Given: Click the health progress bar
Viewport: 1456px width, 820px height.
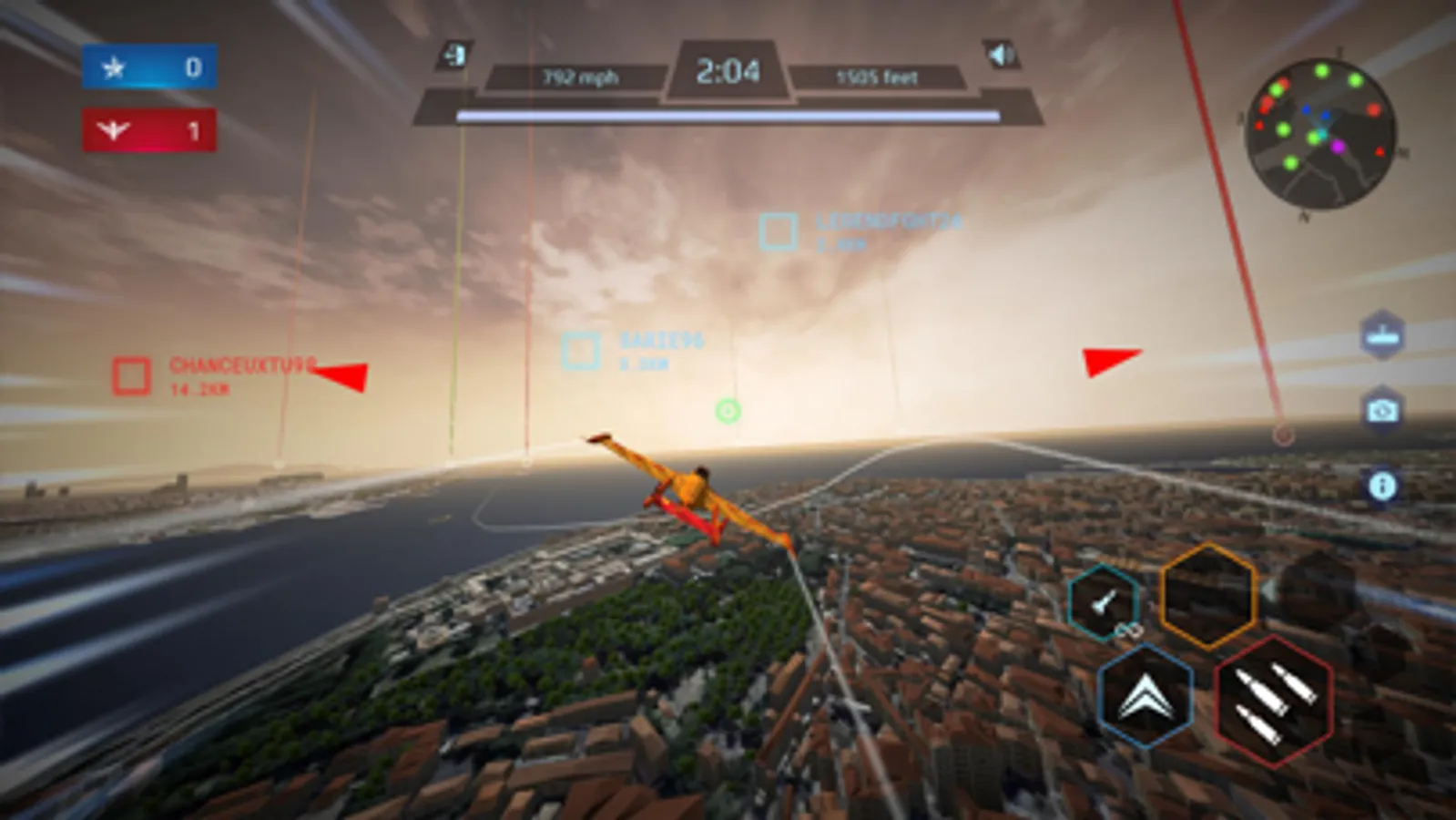Looking at the screenshot, I should [728, 113].
